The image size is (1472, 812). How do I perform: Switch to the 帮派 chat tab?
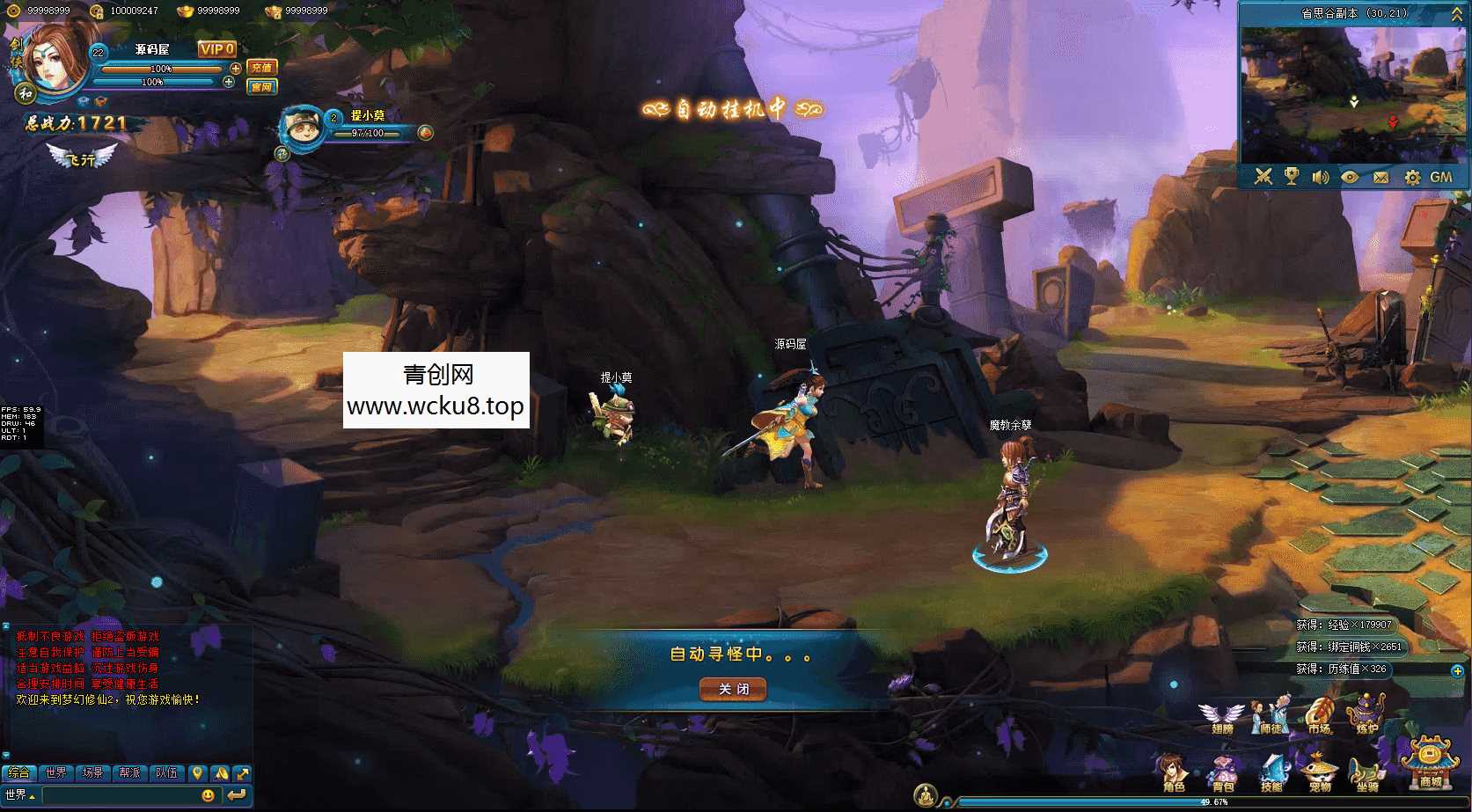(130, 774)
